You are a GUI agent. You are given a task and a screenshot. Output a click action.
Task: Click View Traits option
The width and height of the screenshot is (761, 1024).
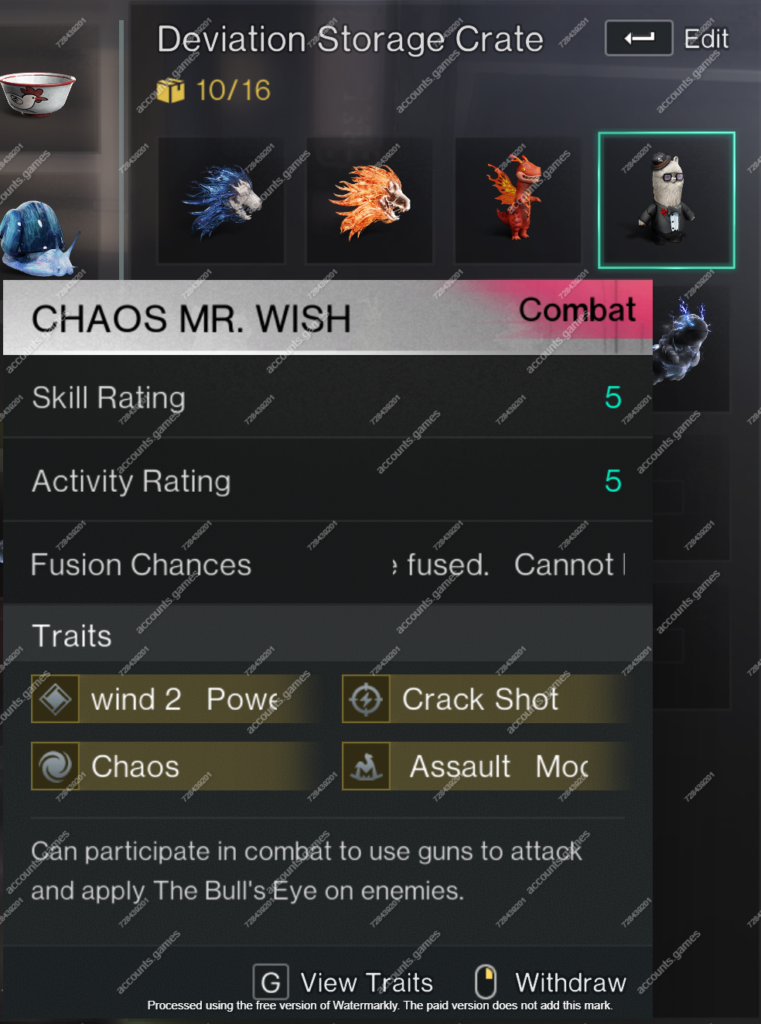[345, 983]
